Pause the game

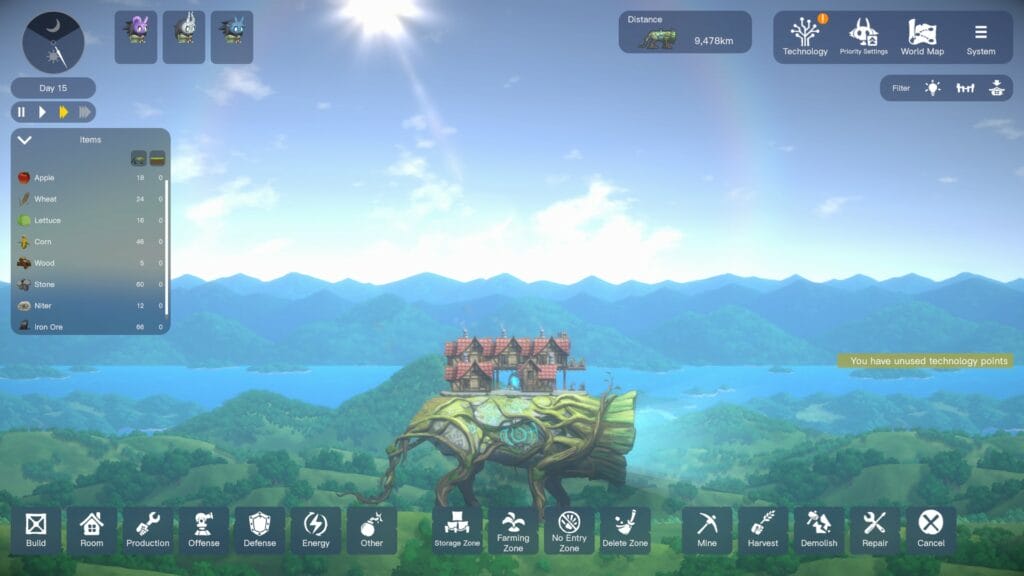coord(21,112)
